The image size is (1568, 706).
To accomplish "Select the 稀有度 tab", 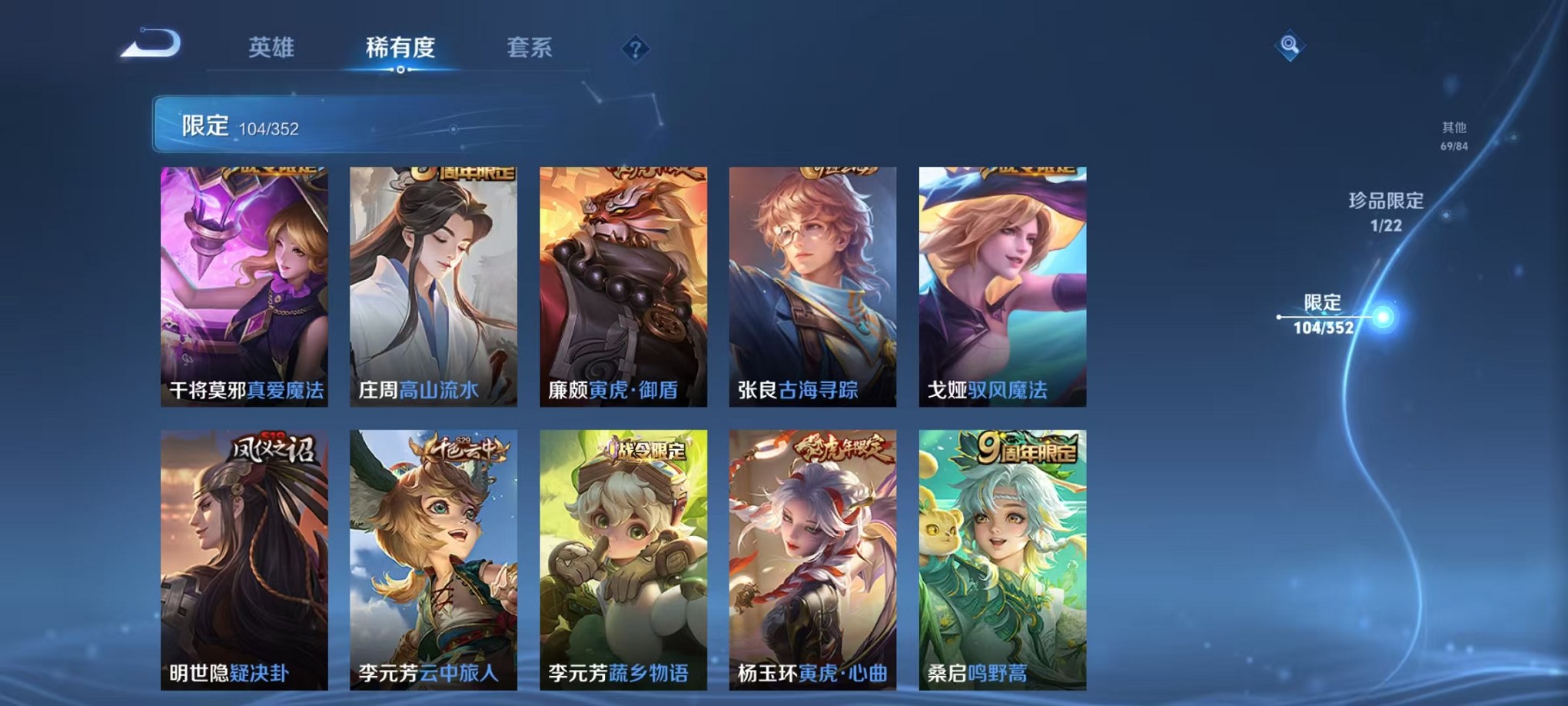I will [400, 48].
